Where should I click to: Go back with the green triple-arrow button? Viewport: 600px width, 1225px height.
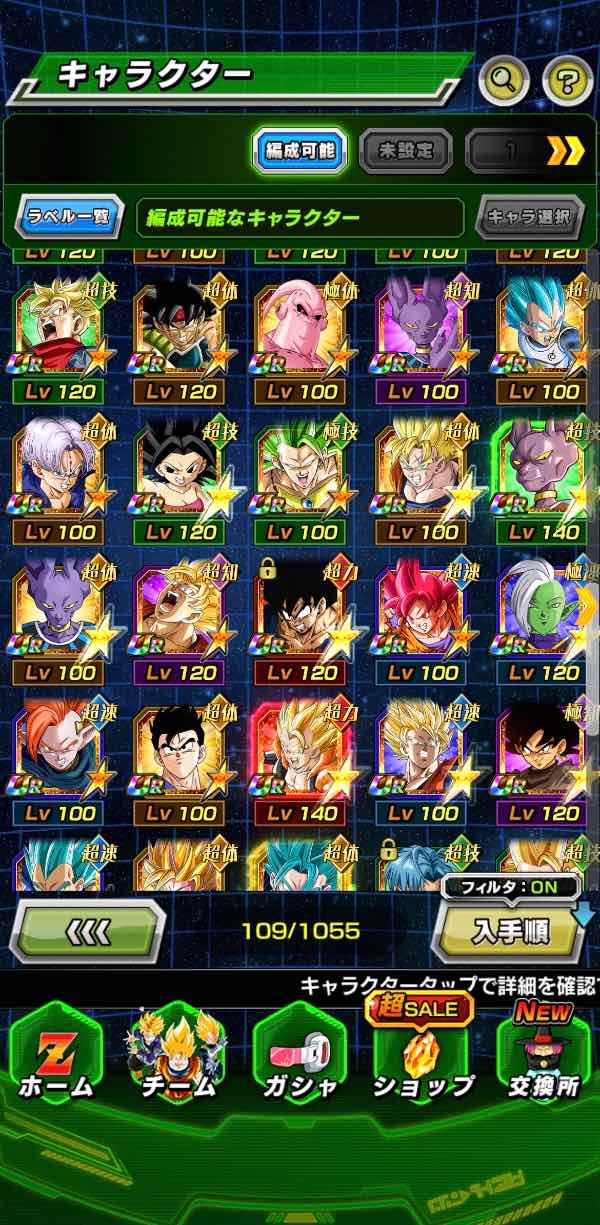point(87,932)
